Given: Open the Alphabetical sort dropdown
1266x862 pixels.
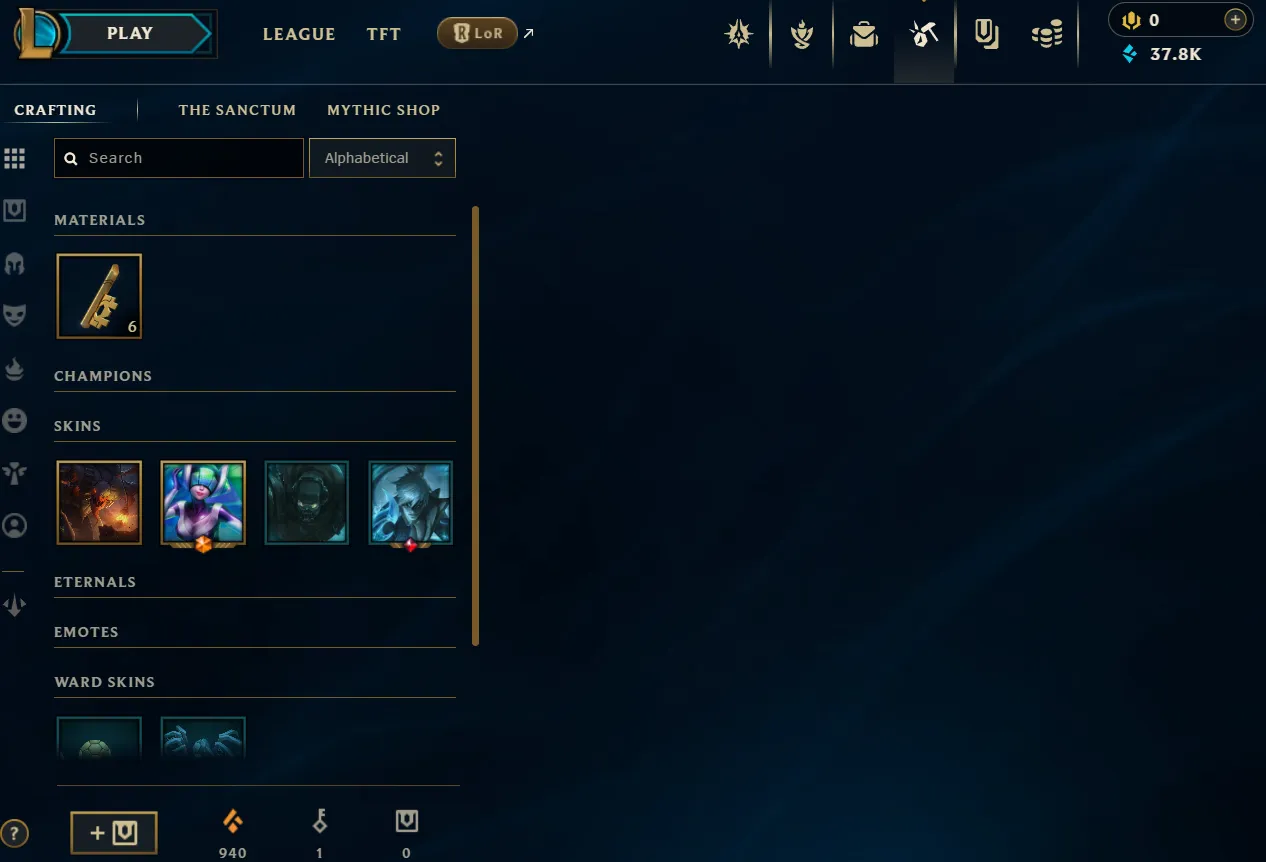Looking at the screenshot, I should tap(382, 158).
